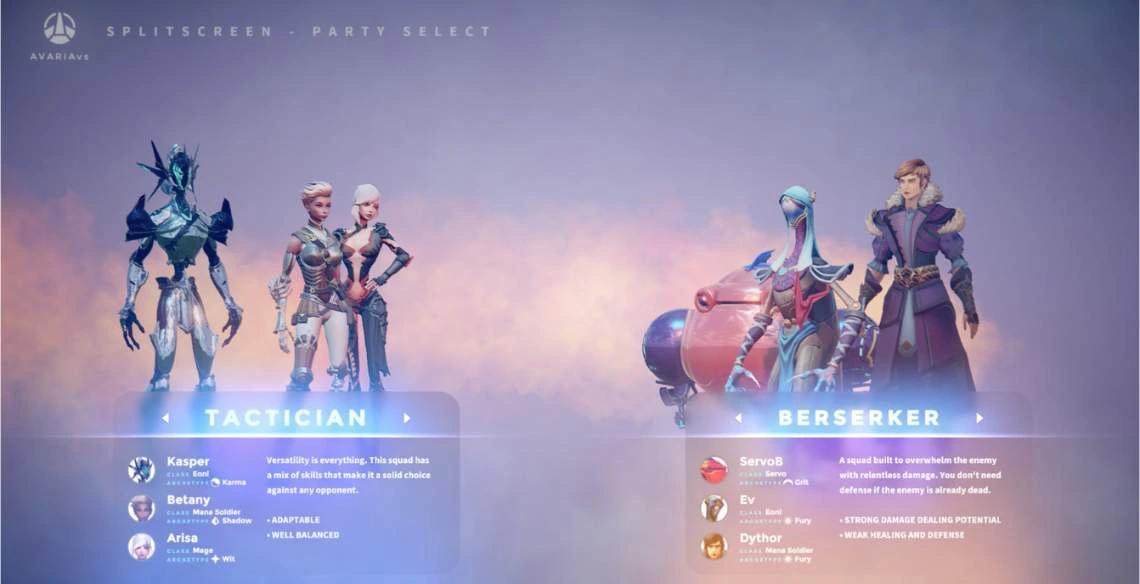Click the right arrow beside BERSERKER

coord(979,418)
